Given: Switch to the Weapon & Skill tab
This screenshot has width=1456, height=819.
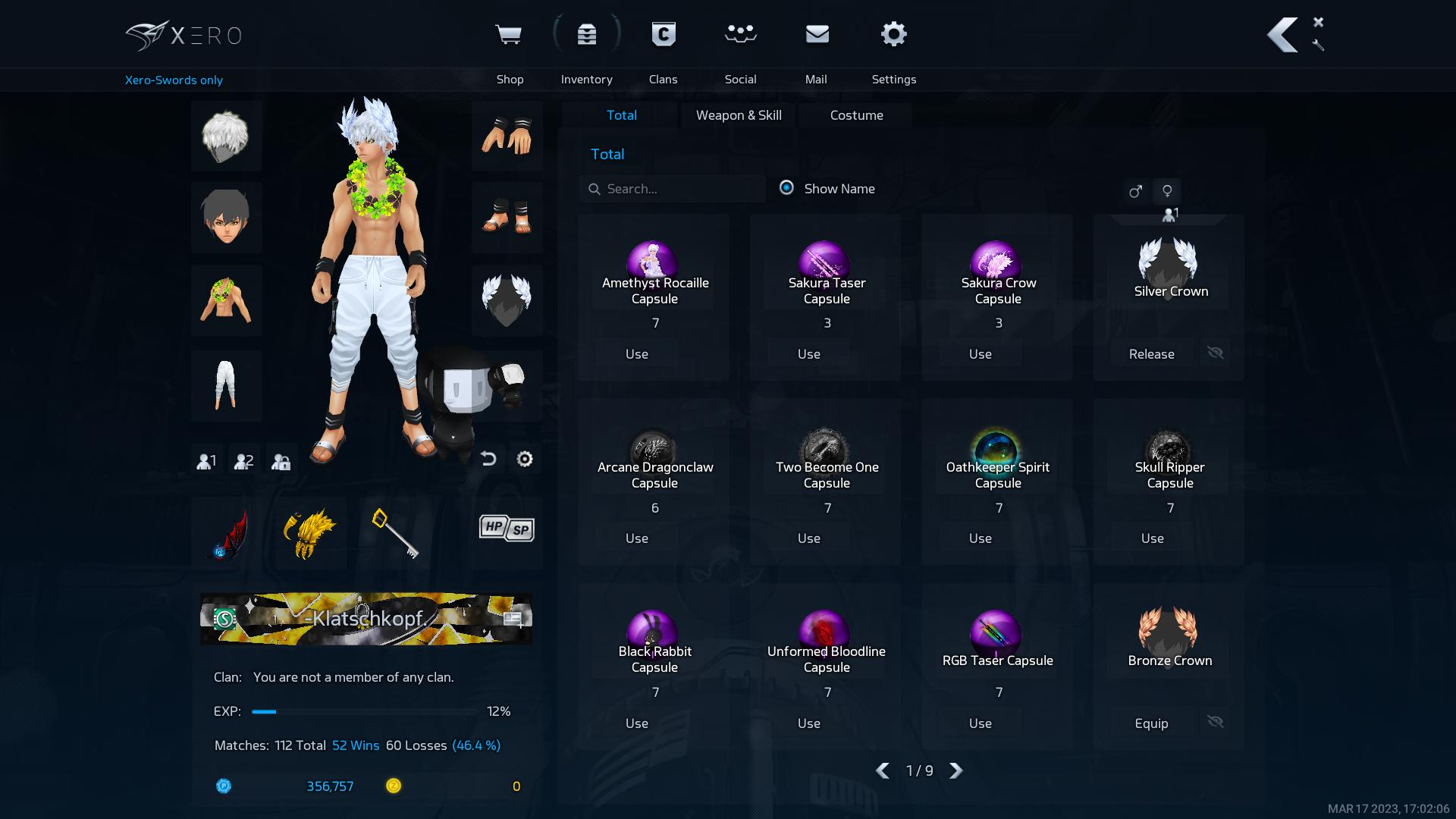Looking at the screenshot, I should [739, 115].
